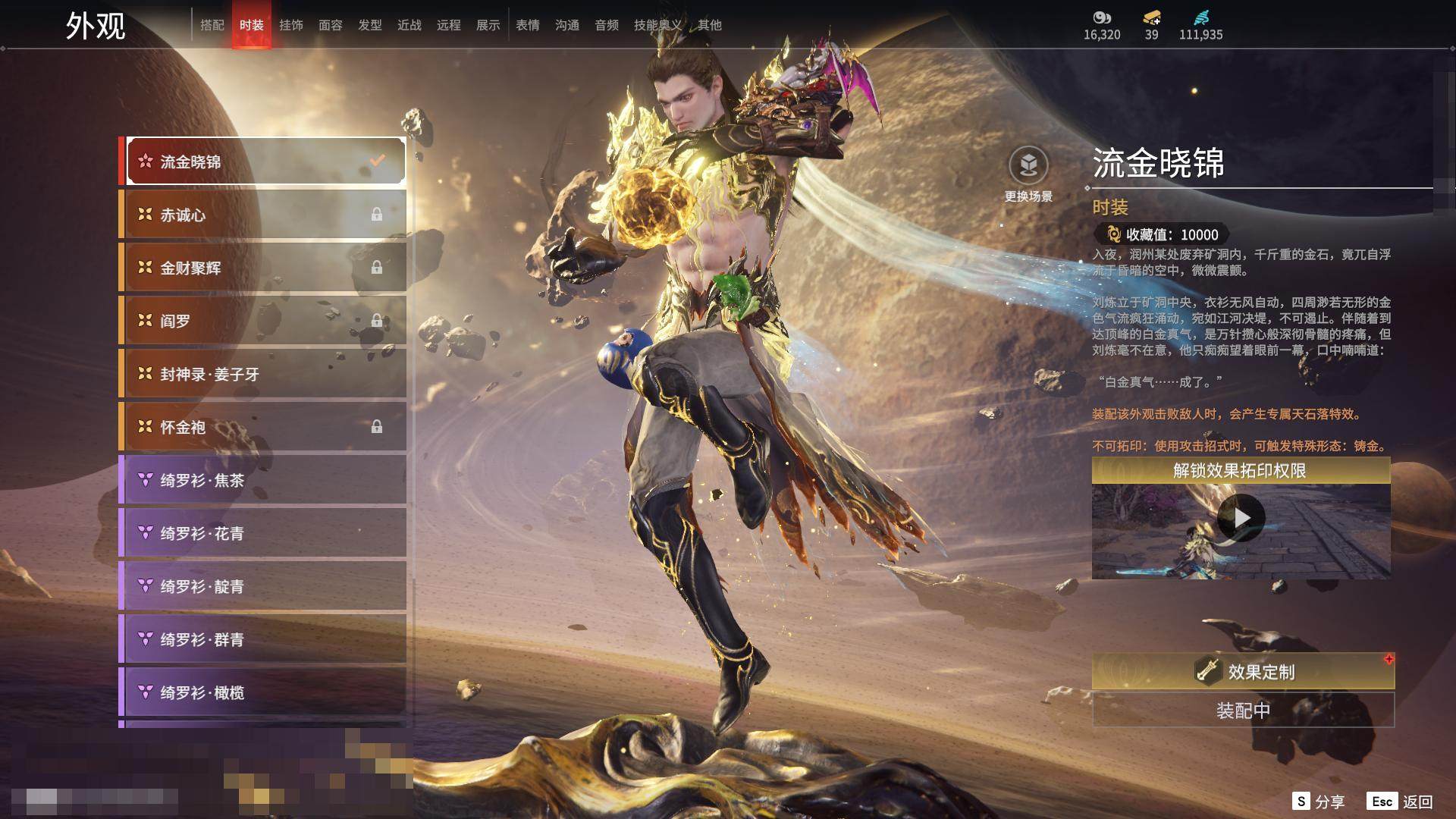
Task: Select the 赤诚心 outfit entry
Action: point(263,215)
